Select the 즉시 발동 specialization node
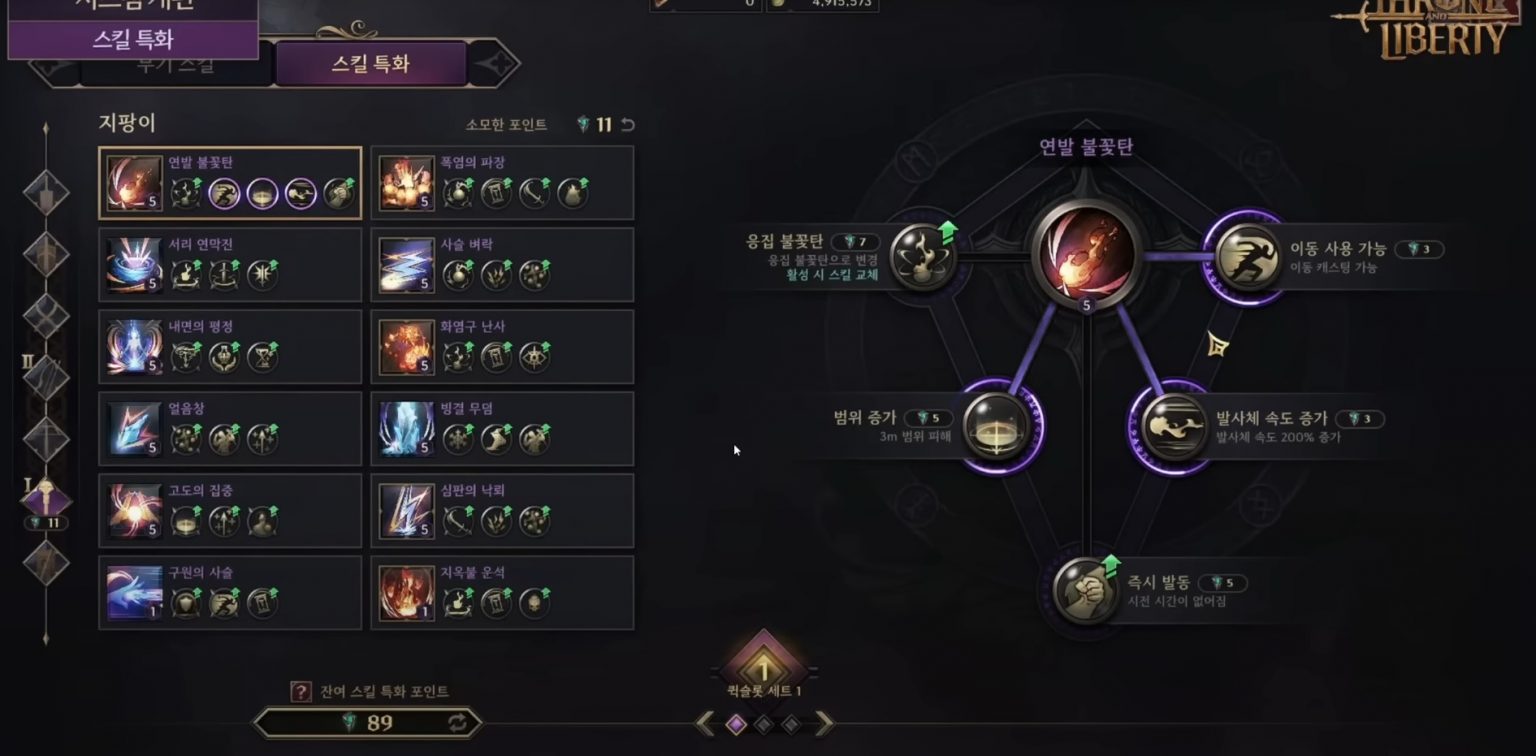This screenshot has height=756, width=1536. click(x=1083, y=589)
